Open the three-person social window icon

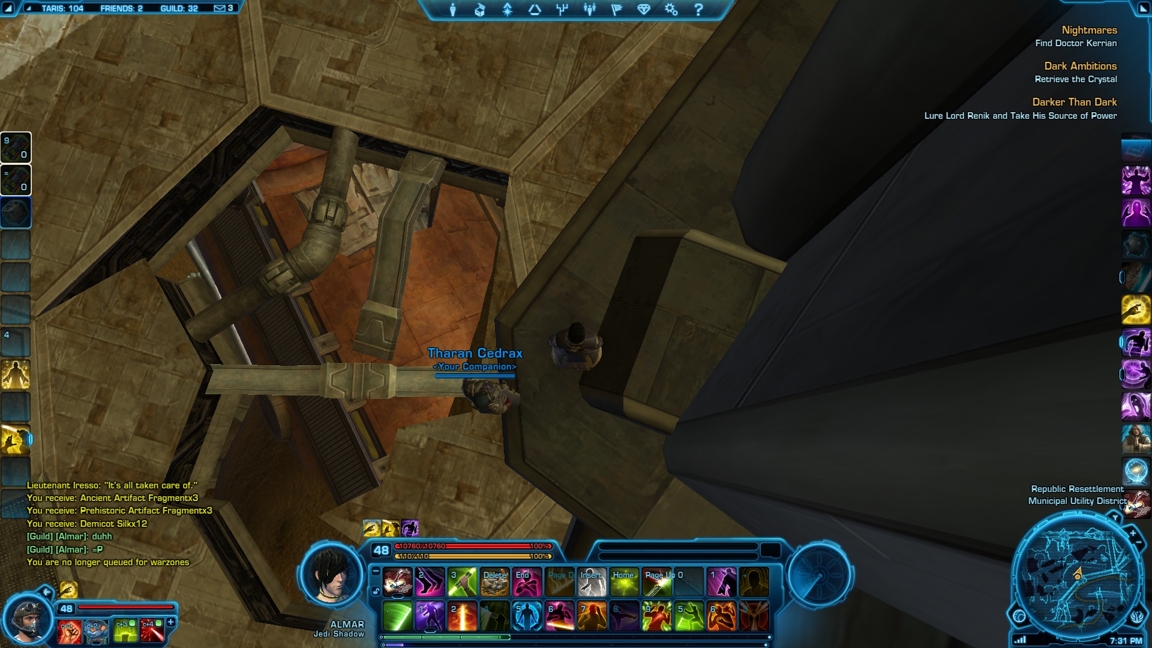pos(589,10)
